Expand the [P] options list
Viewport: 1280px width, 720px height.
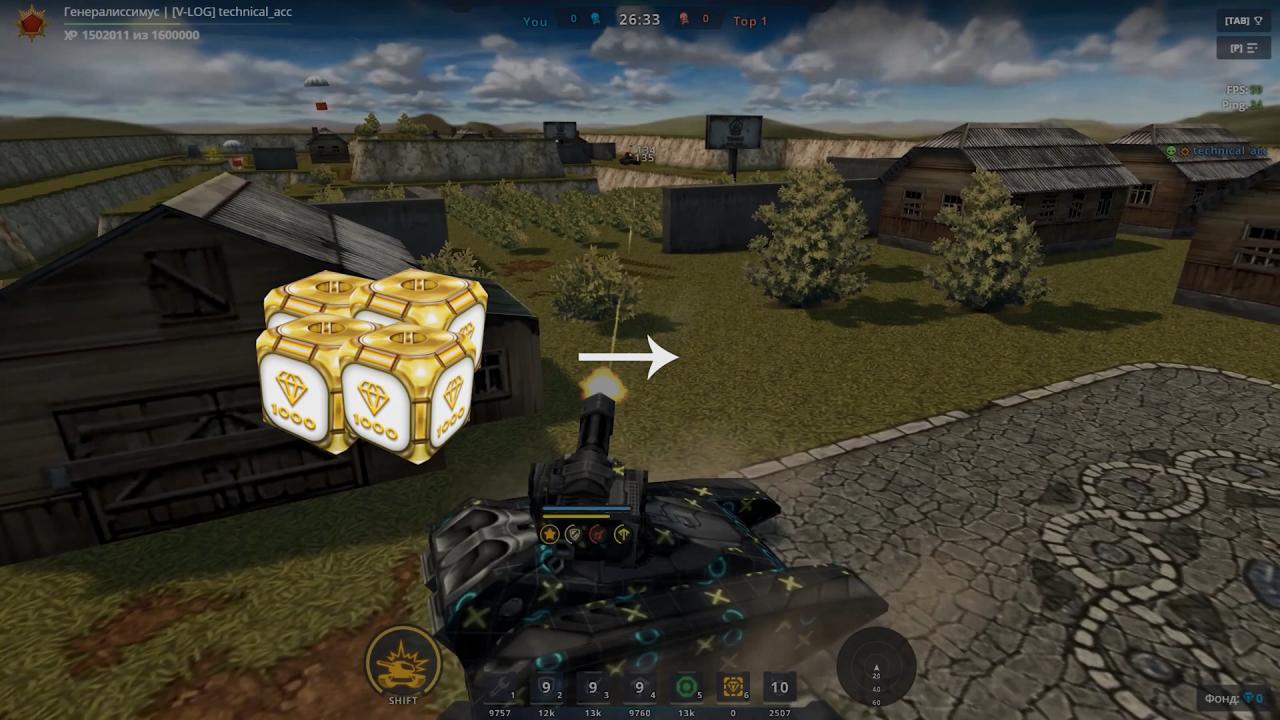[x=1243, y=47]
